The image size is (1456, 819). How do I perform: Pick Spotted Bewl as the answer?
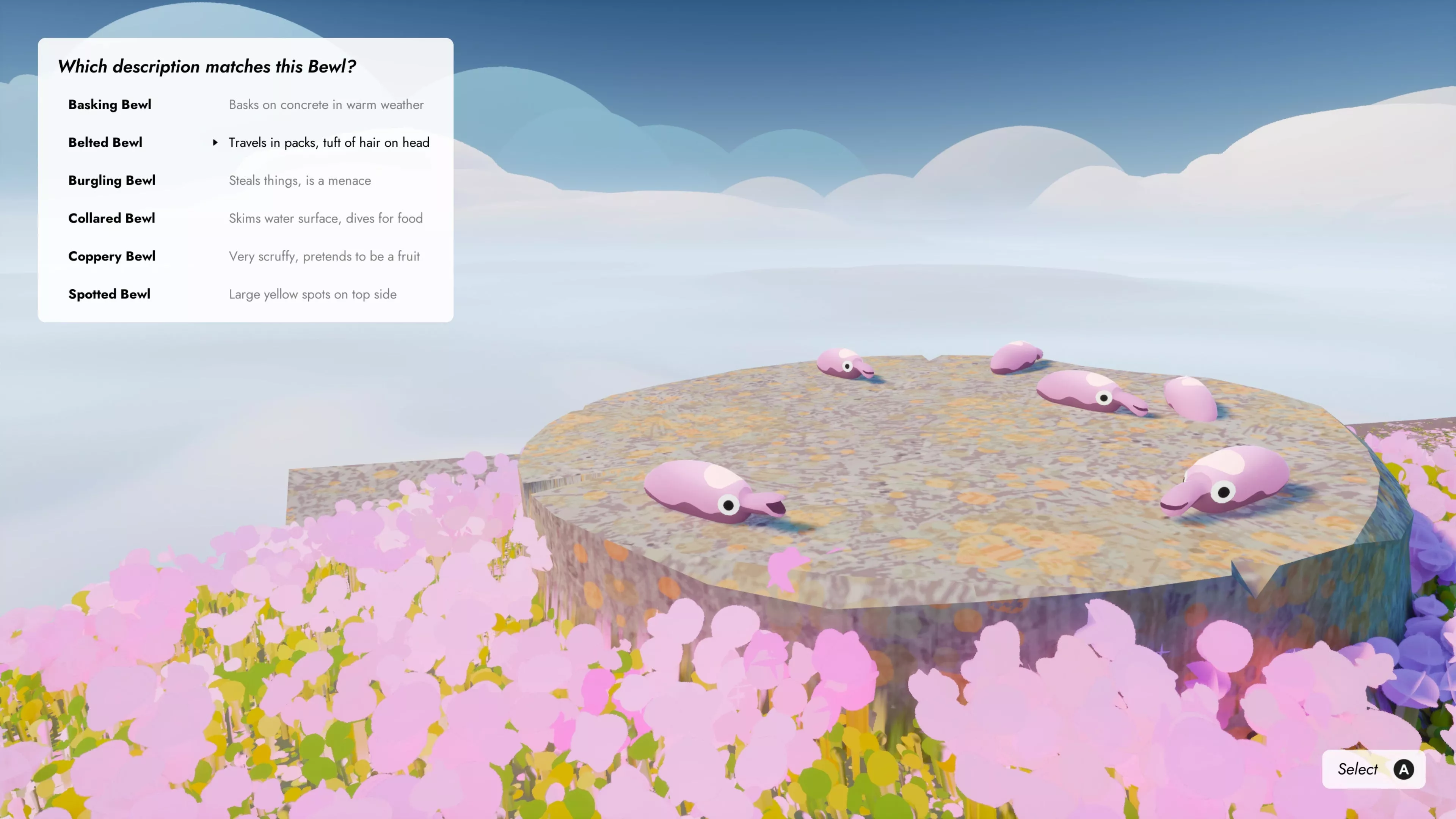coord(245,294)
